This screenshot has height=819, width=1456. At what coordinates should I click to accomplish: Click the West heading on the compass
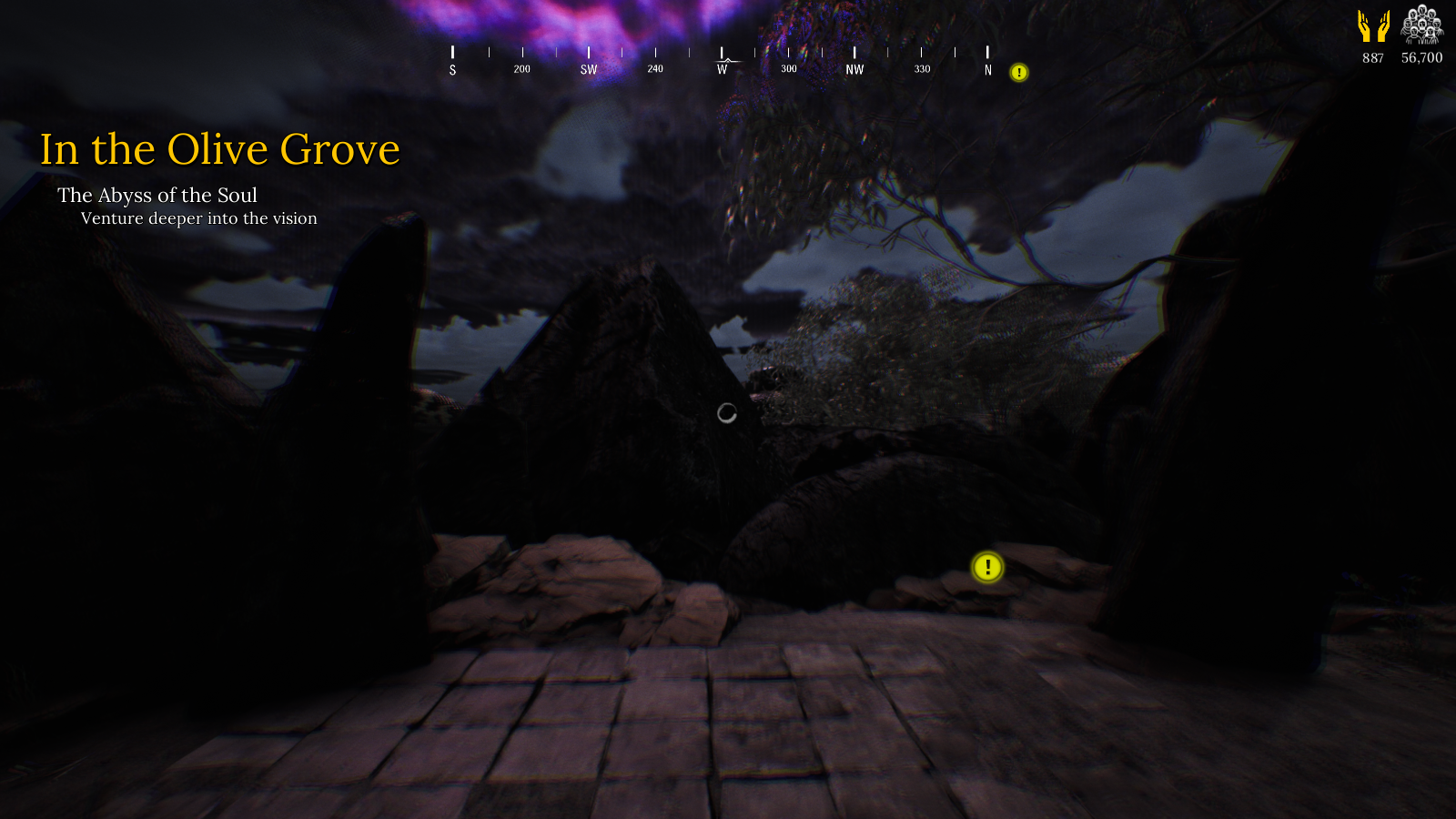coord(723,68)
